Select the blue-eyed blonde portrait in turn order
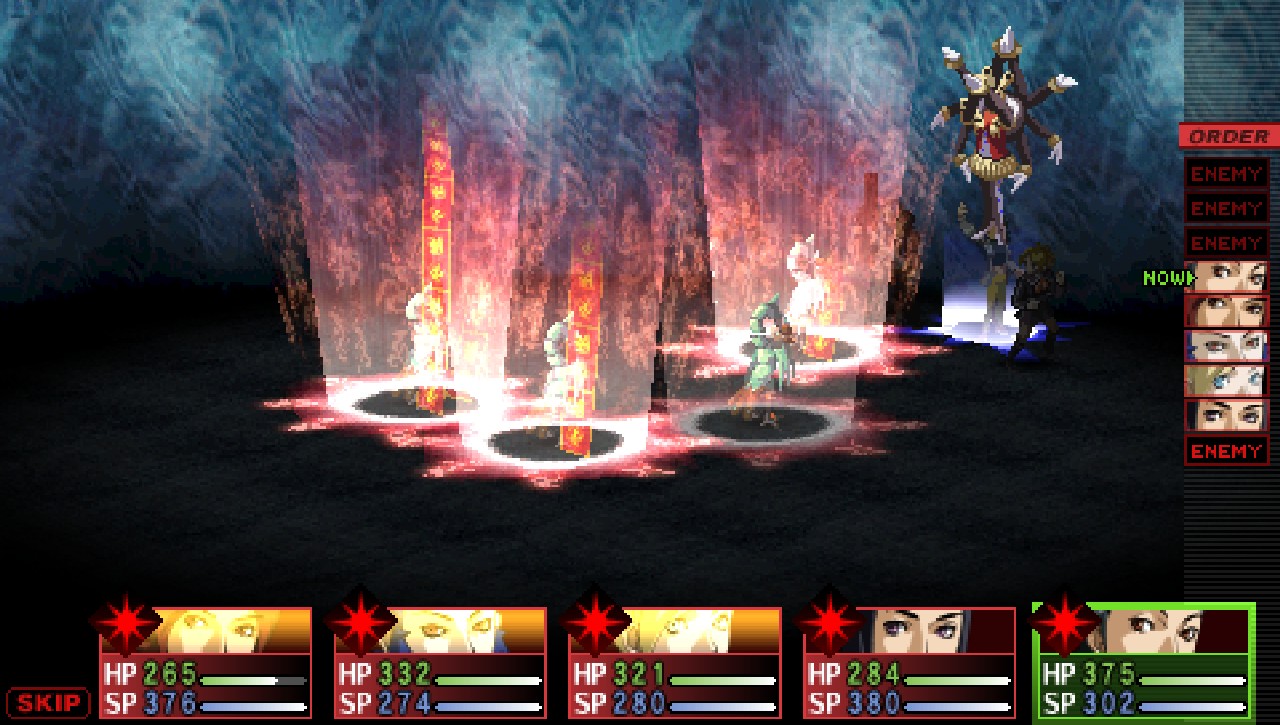Image resolution: width=1280 pixels, height=725 pixels. [1226, 381]
